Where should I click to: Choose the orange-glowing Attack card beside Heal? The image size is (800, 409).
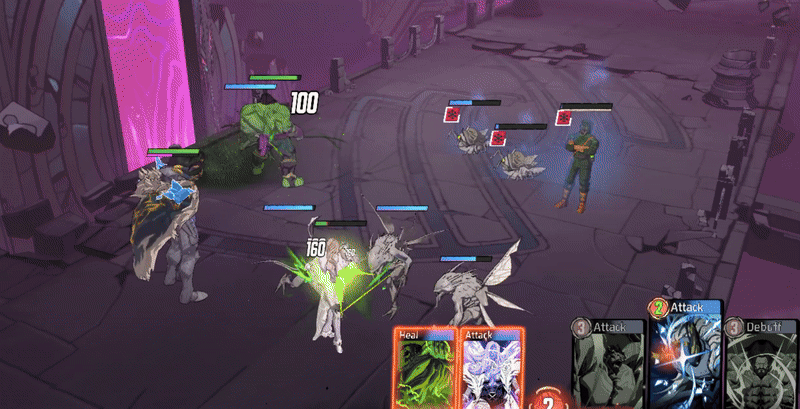pos(490,368)
